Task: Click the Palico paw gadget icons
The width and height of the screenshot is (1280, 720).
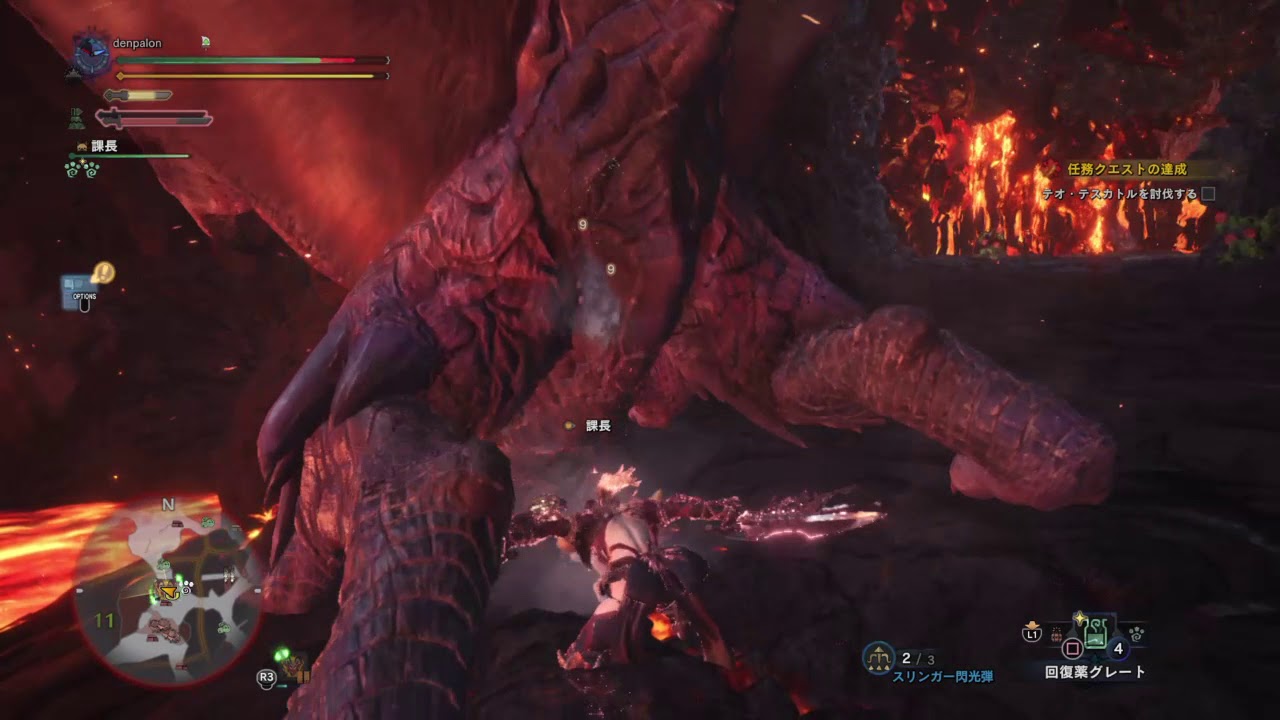Action: [82, 168]
